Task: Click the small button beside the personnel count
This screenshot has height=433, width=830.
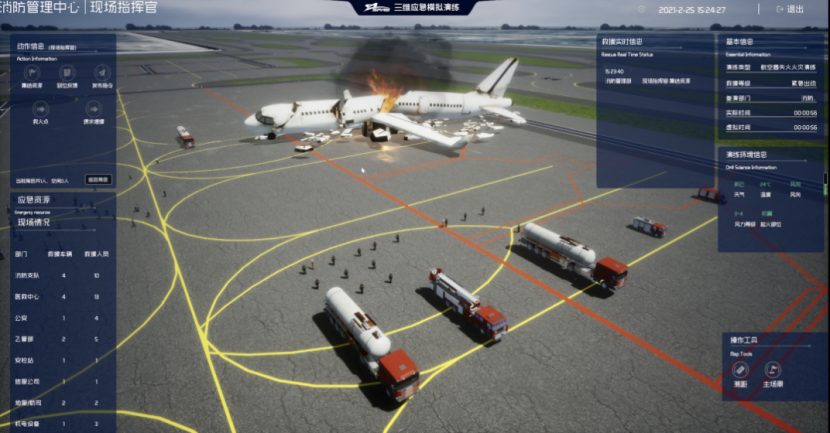Action: pyautogui.click(x=98, y=179)
